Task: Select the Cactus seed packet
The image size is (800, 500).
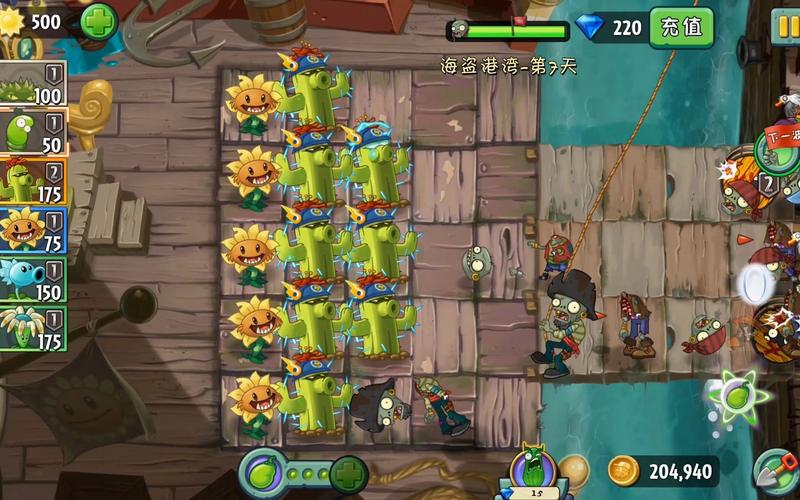Action: [33, 182]
